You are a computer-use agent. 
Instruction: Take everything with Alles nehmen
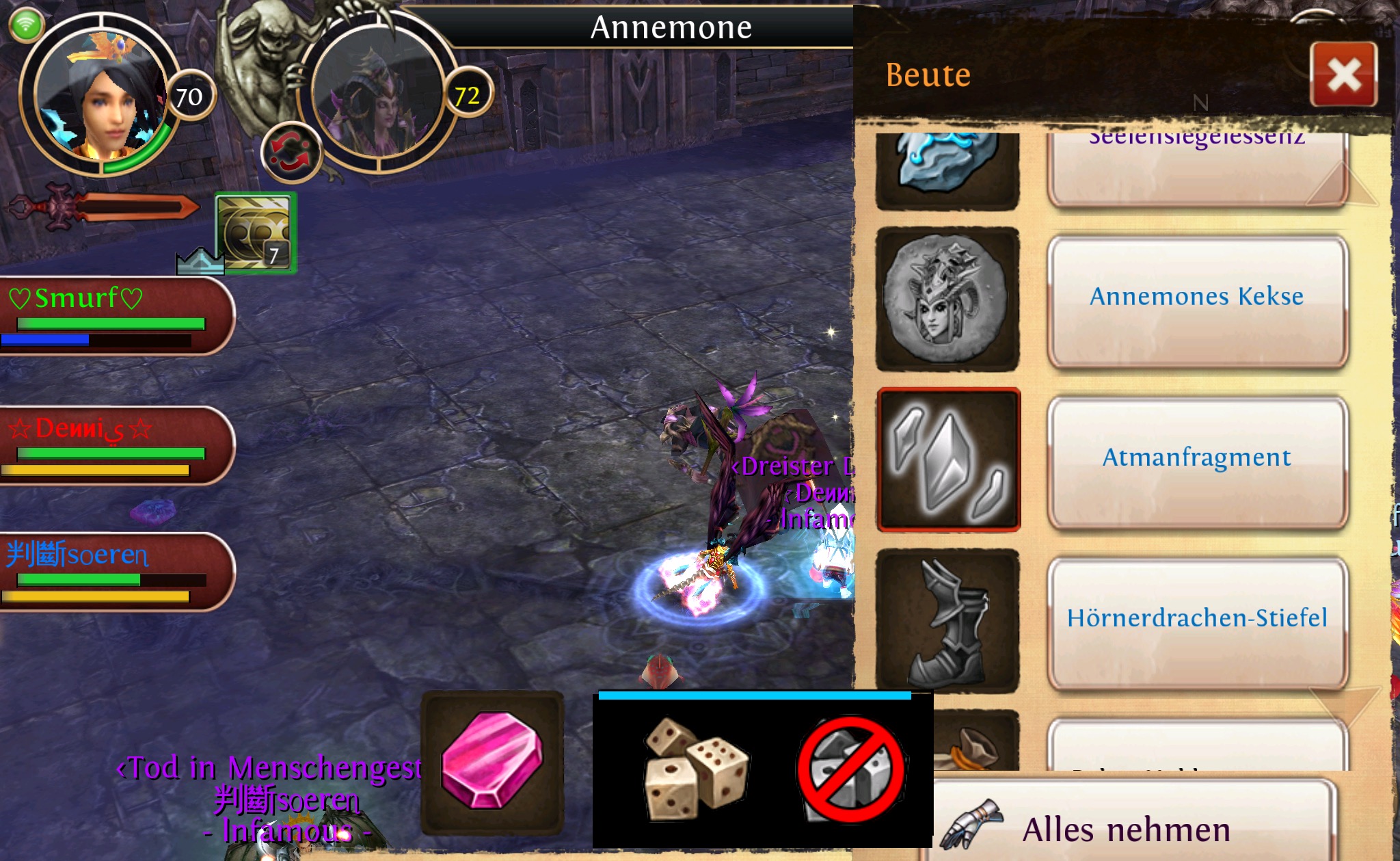pos(1128,827)
